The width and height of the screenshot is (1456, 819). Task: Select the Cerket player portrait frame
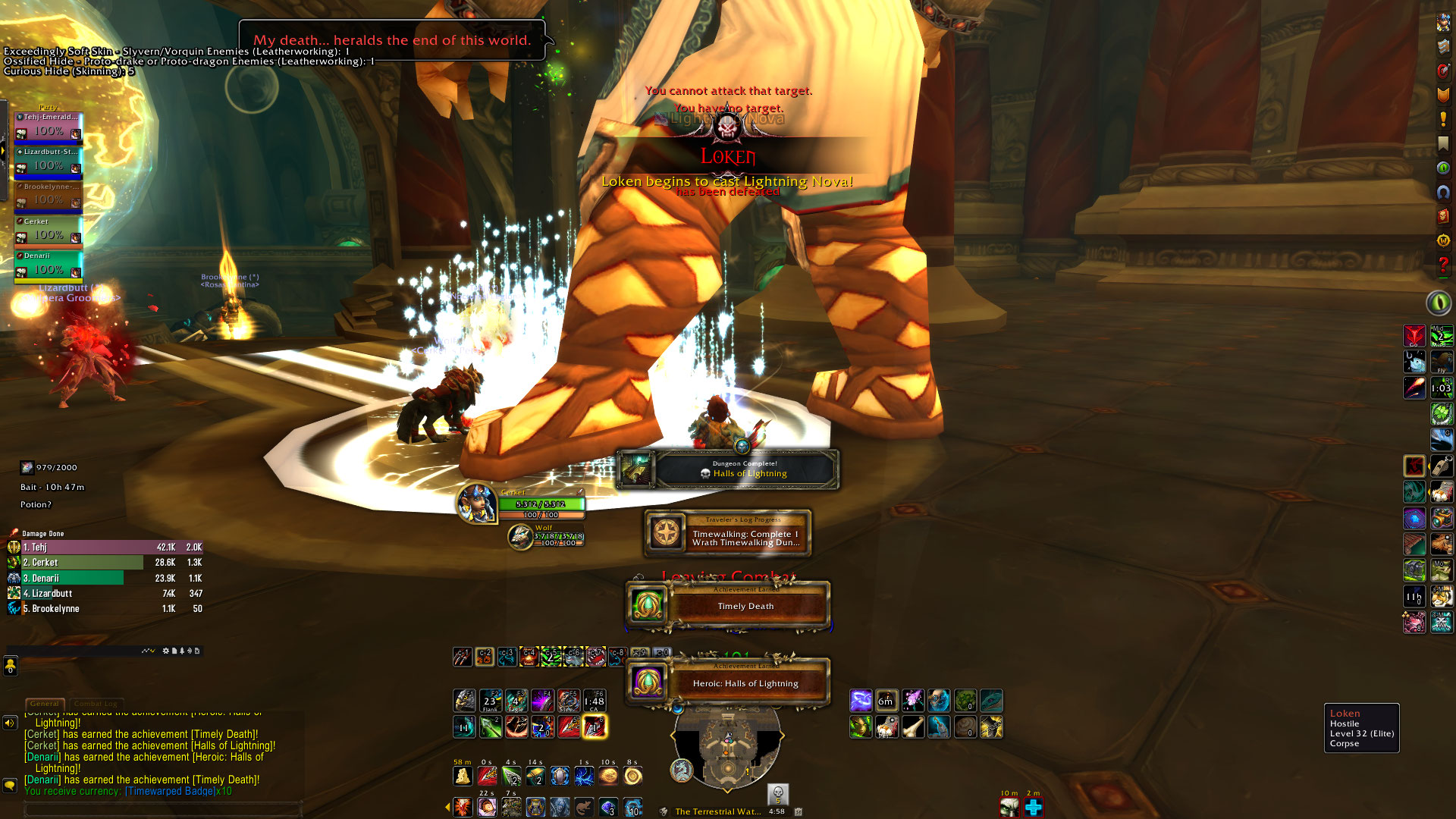[476, 504]
